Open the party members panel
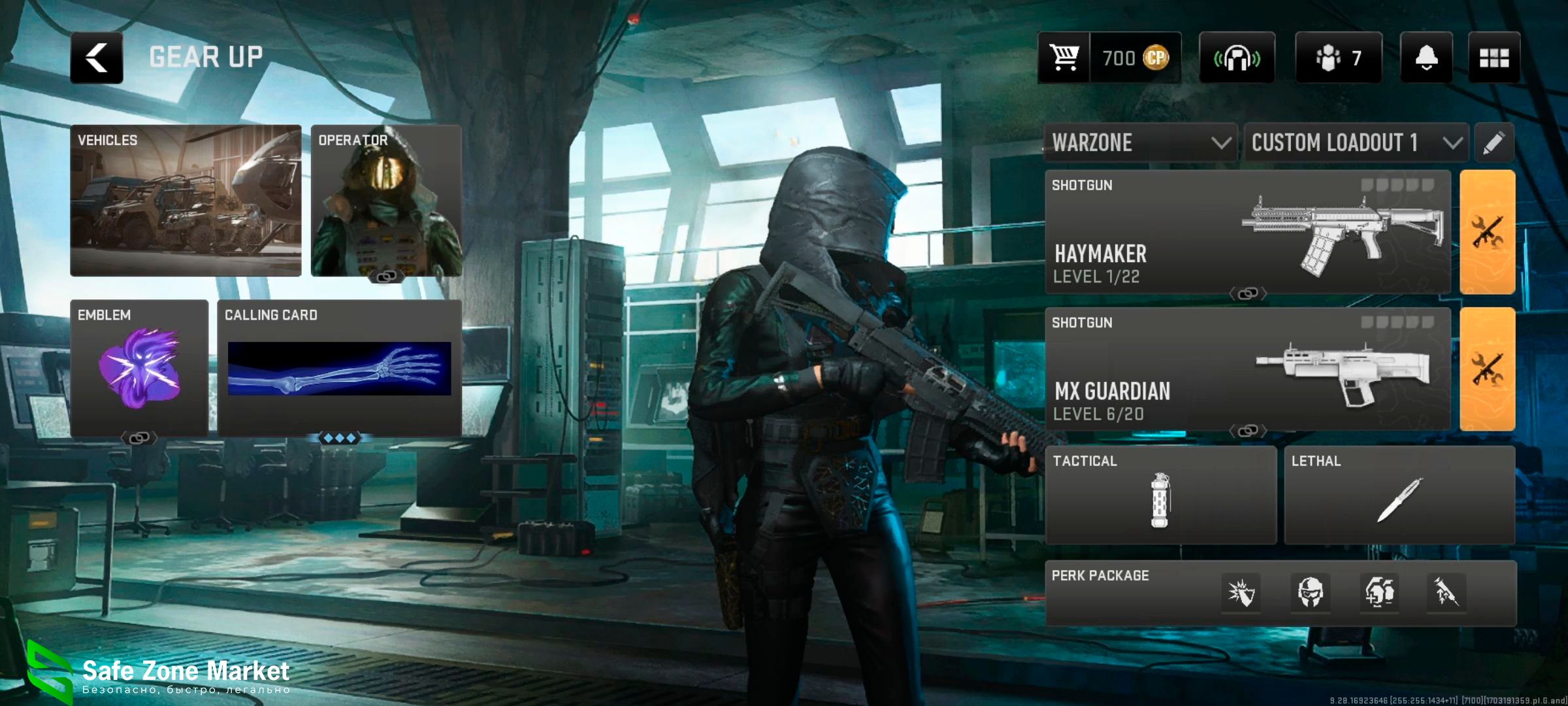This screenshot has width=1568, height=706. click(1338, 58)
